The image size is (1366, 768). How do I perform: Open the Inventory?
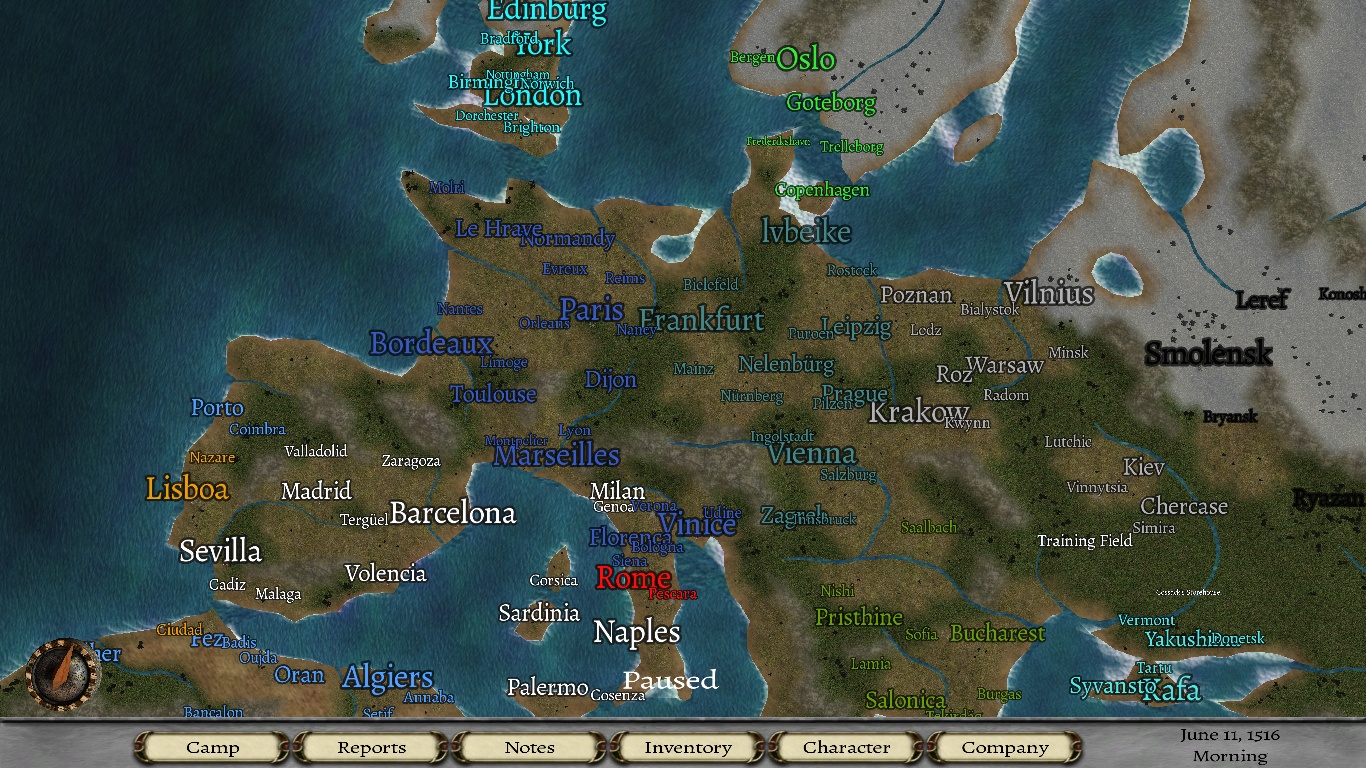tap(688, 747)
